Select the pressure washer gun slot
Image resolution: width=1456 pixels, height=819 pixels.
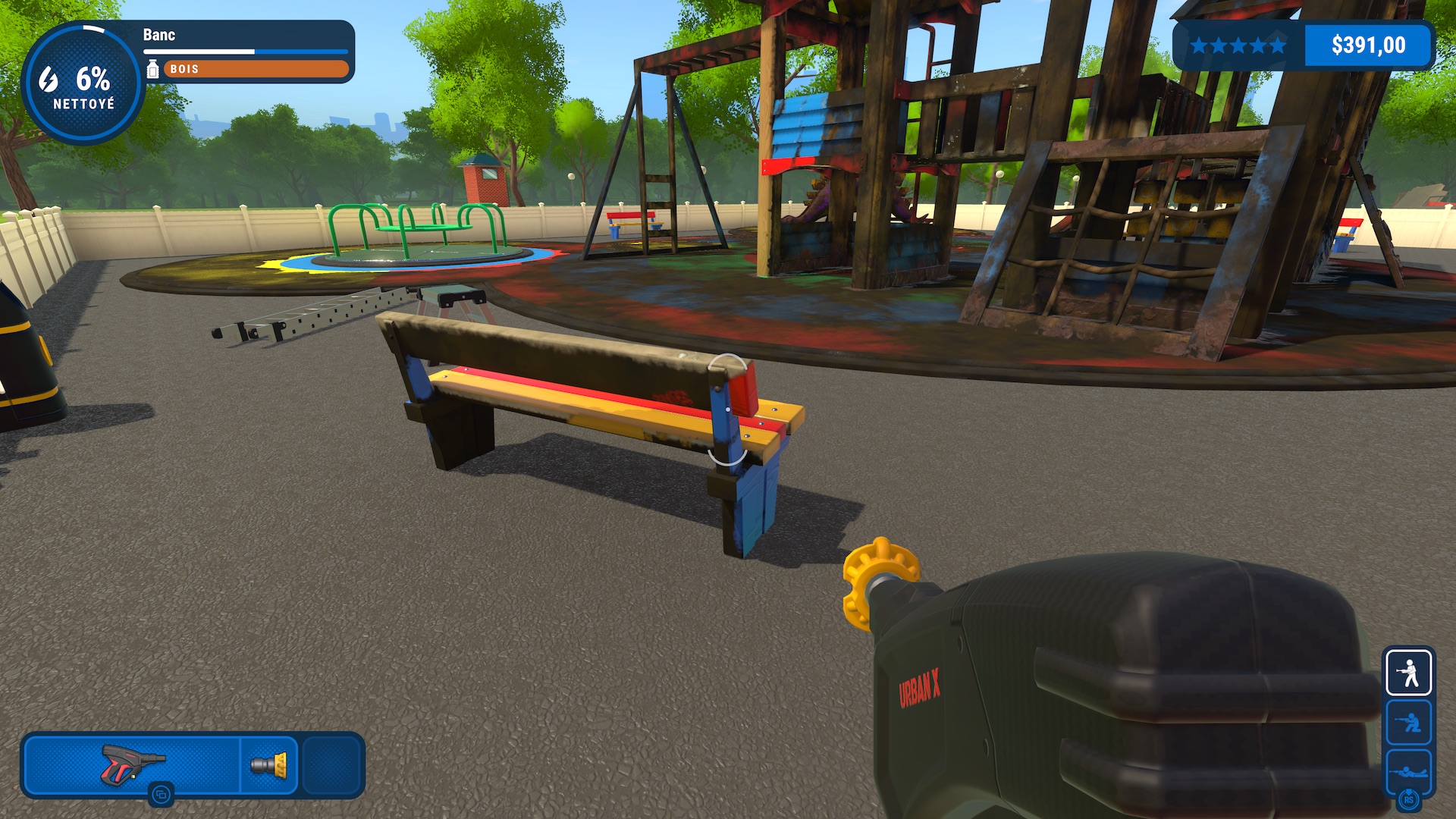[133, 764]
